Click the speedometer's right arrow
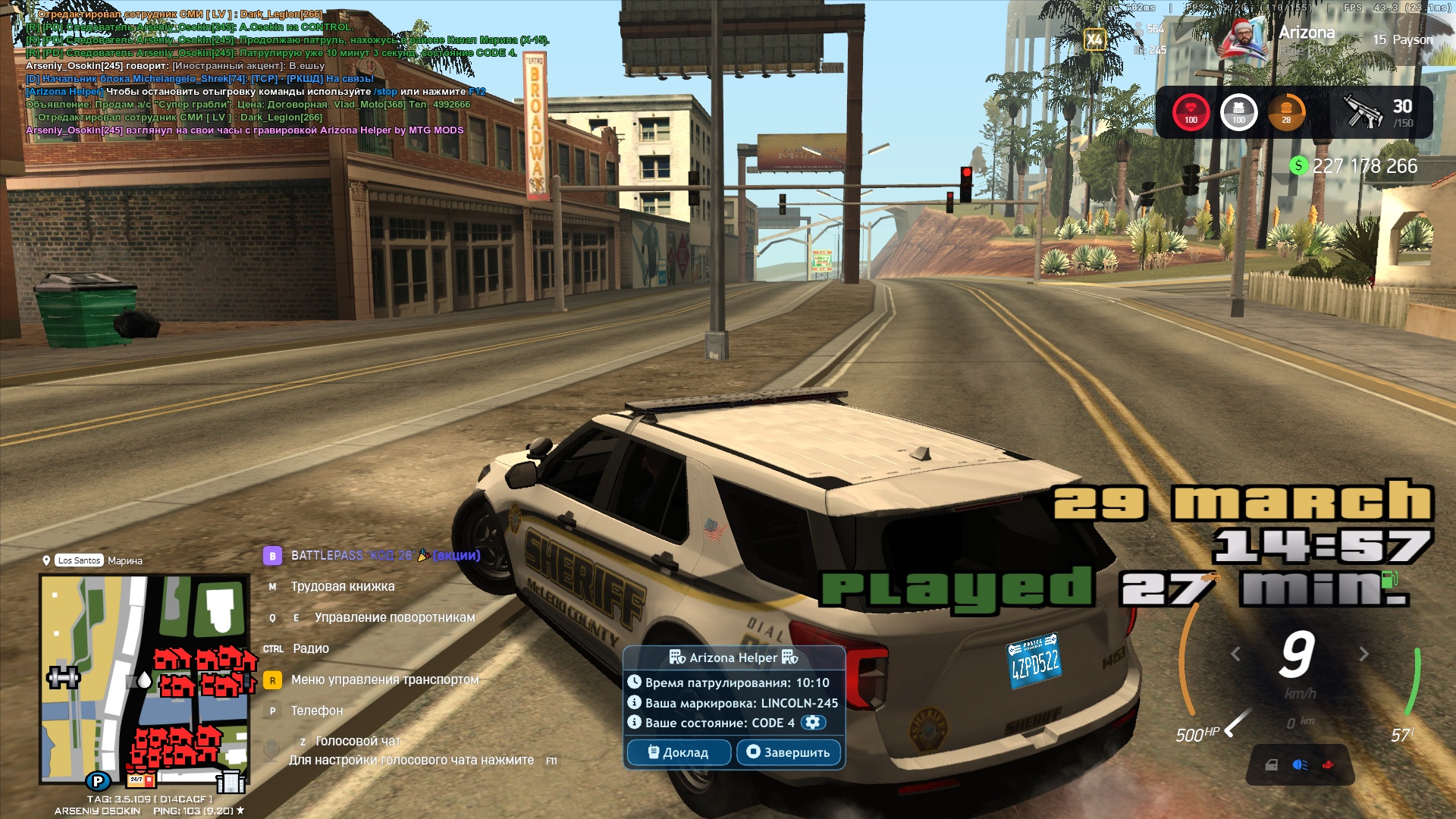 tap(1363, 654)
